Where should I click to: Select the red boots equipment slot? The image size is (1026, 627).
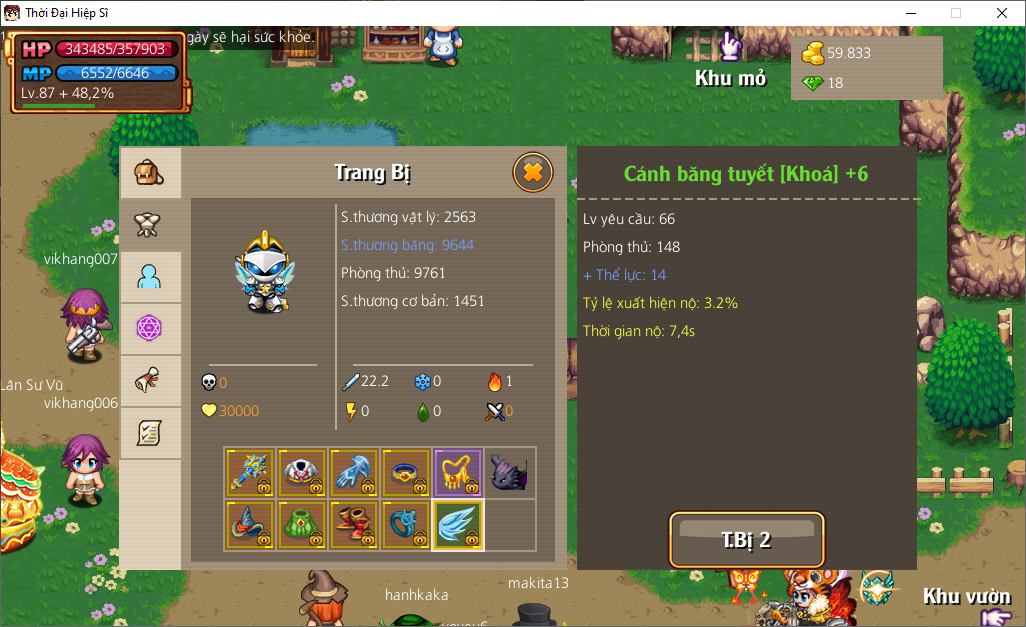(x=354, y=525)
